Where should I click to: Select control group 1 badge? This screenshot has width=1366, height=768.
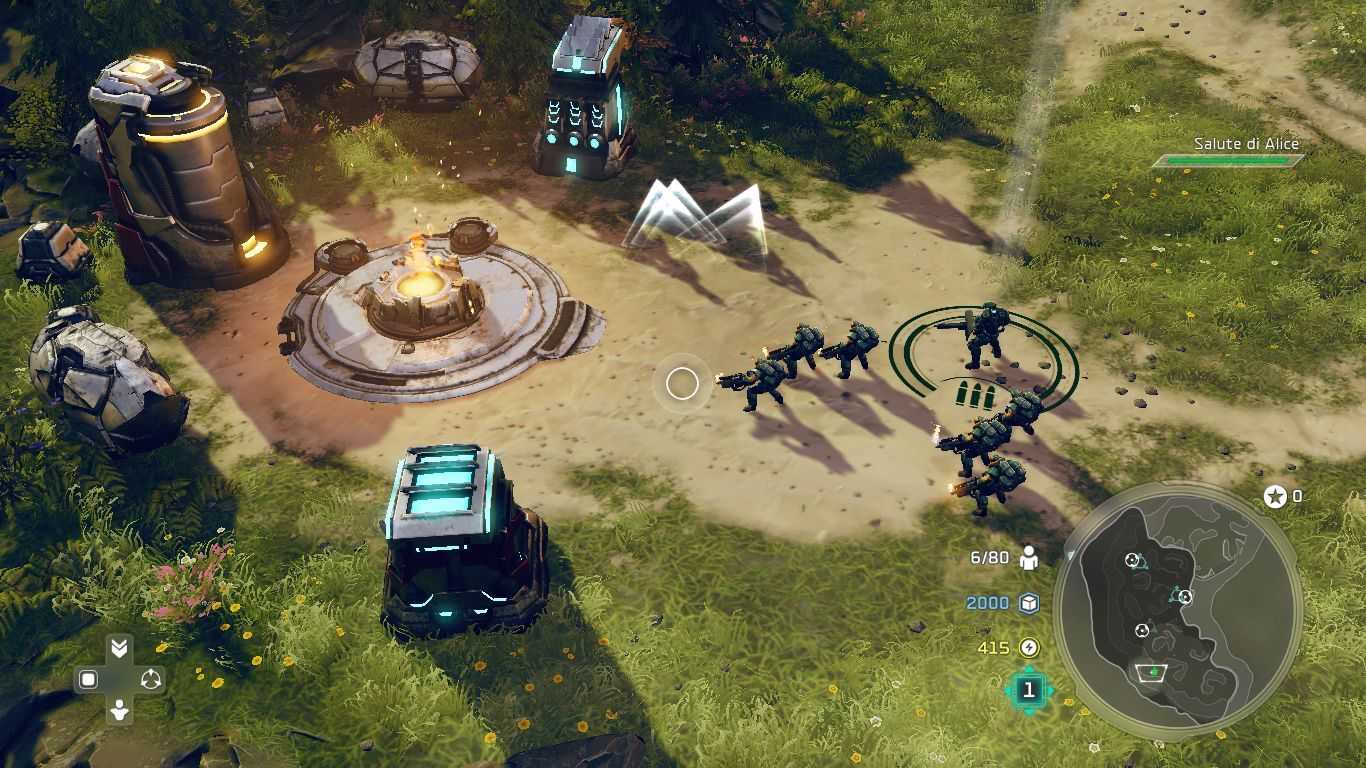[1028, 690]
